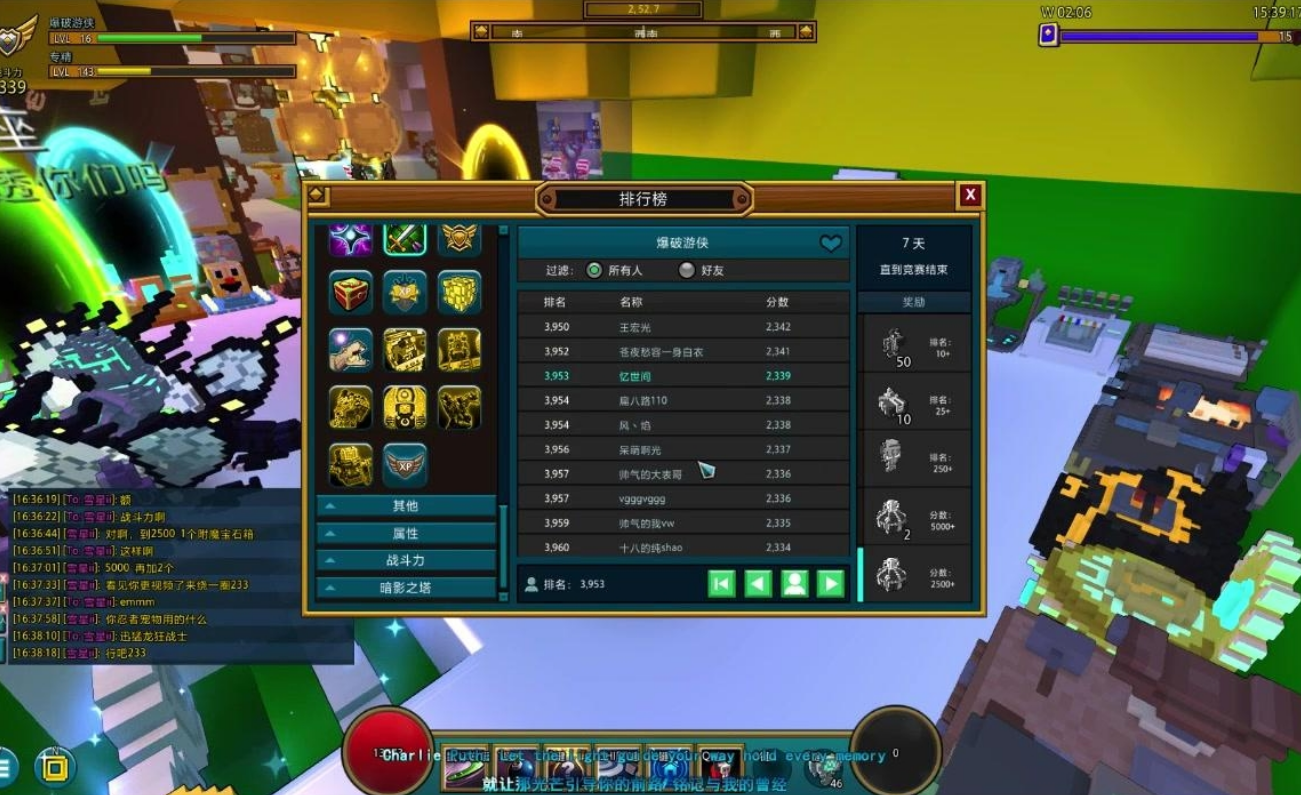Open the yellow square icon at bottom-left
Image resolution: width=1301 pixels, height=795 pixels.
pos(55,768)
